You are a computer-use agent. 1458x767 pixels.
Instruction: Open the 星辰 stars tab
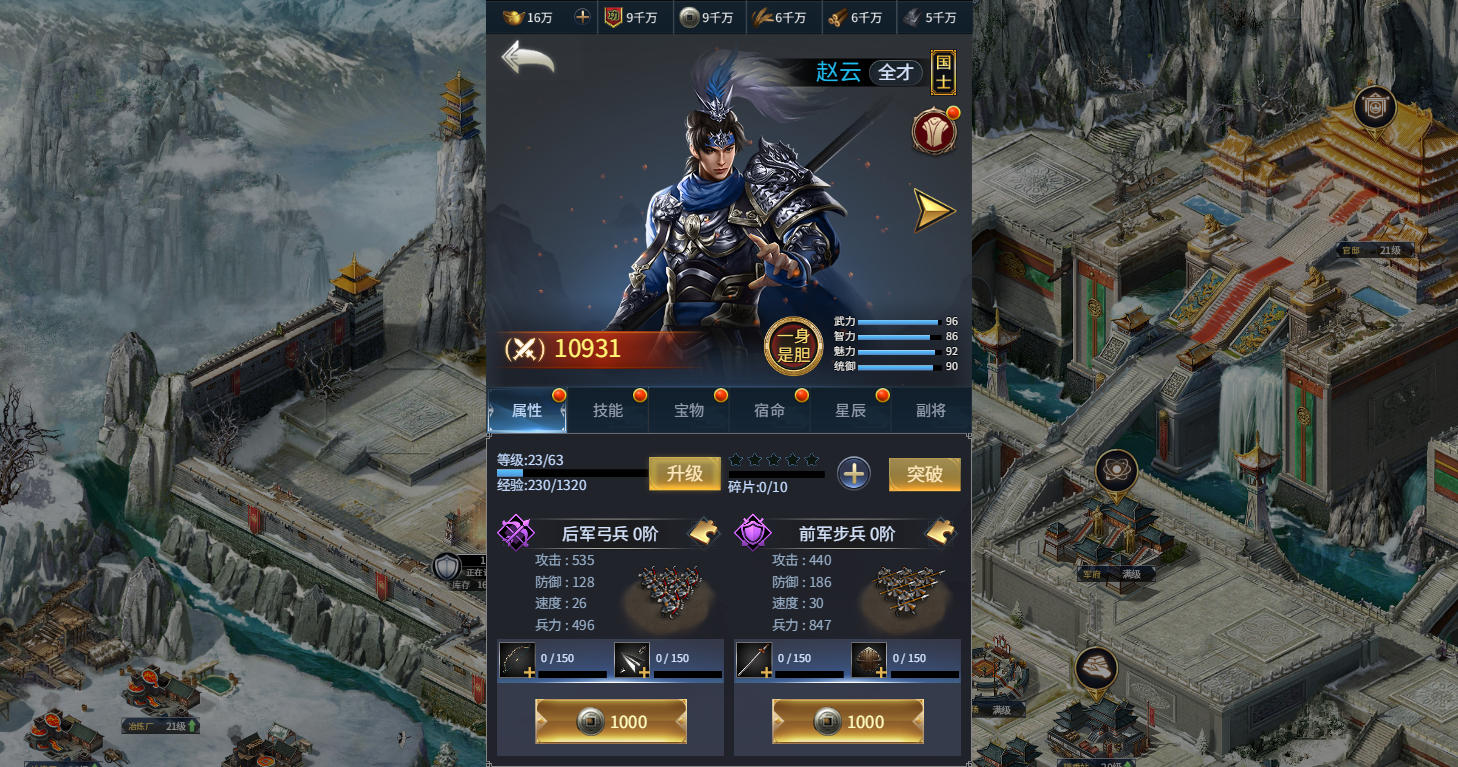pyautogui.click(x=850, y=411)
